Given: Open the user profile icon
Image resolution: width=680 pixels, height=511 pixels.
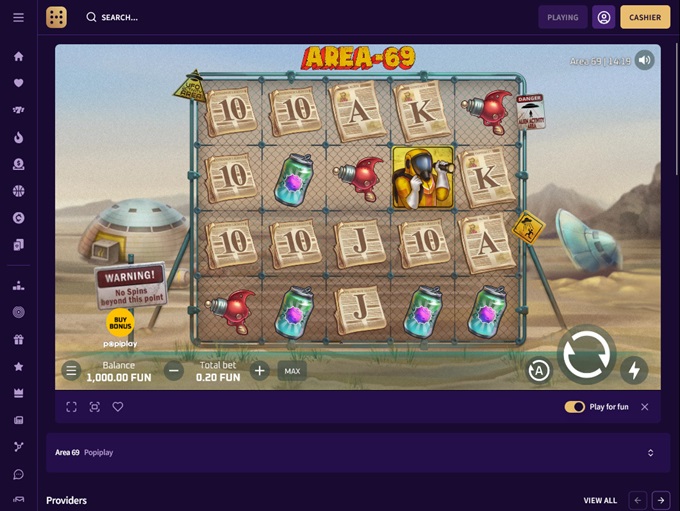Looking at the screenshot, I should (x=604, y=17).
